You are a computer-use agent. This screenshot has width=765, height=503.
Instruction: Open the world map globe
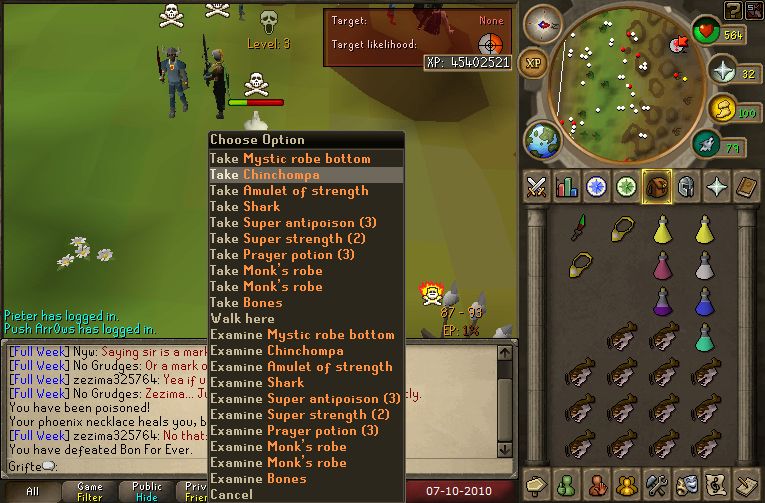[545, 138]
